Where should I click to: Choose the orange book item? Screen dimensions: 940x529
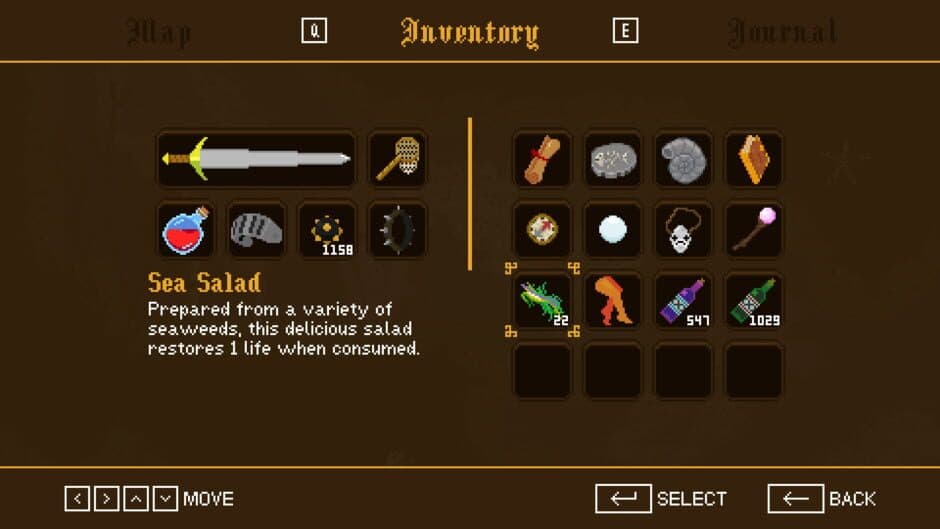[x=754, y=159]
